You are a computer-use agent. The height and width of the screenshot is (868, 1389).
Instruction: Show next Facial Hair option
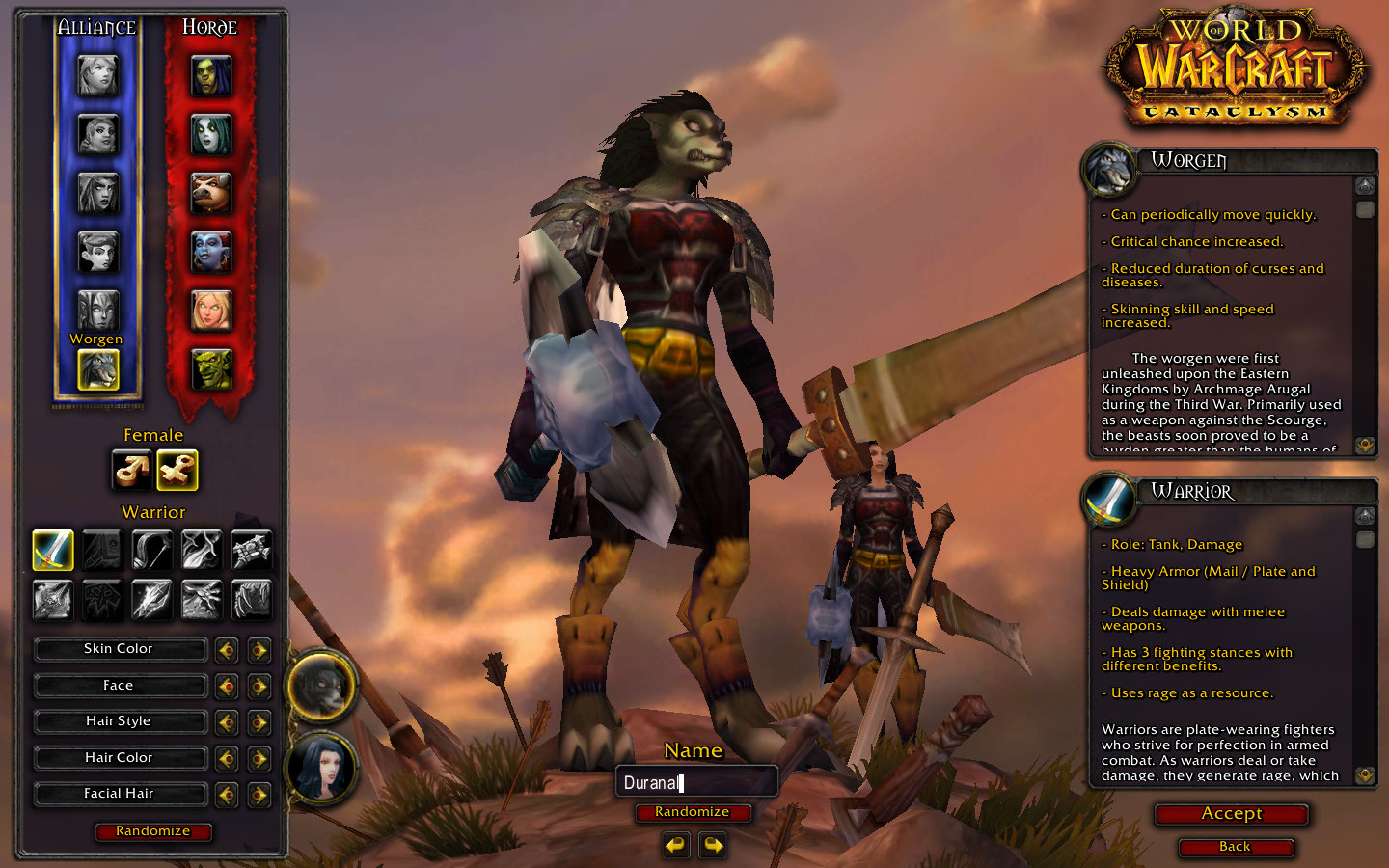[x=259, y=795]
